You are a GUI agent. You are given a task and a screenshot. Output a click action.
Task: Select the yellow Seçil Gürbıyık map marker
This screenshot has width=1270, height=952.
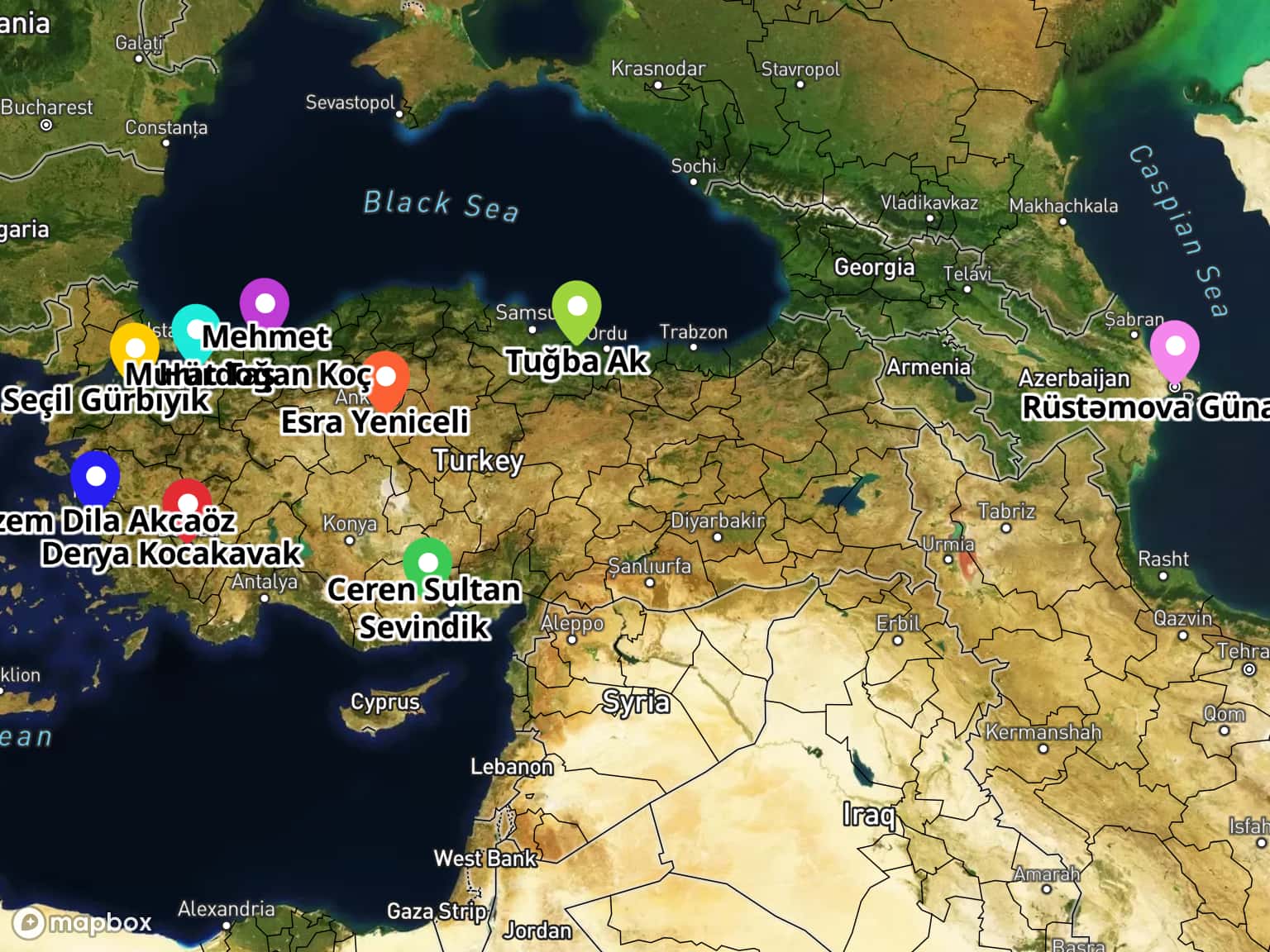(x=135, y=347)
